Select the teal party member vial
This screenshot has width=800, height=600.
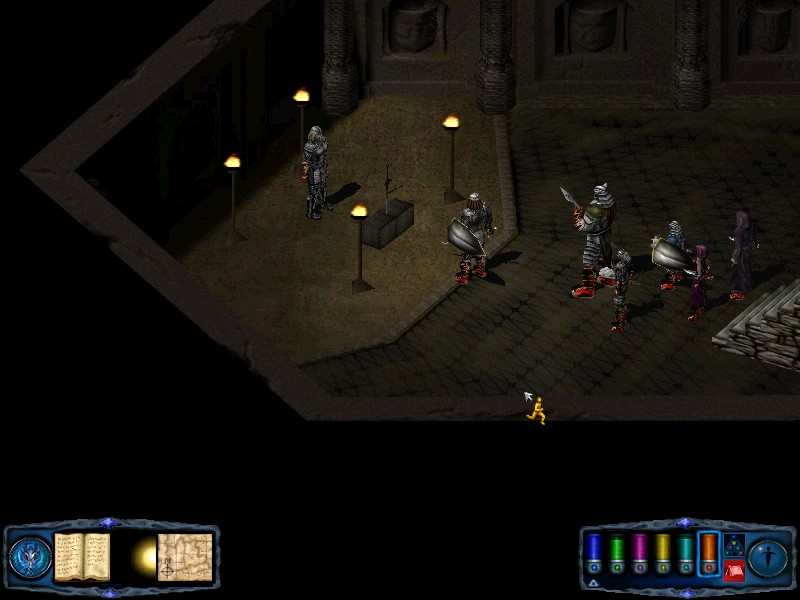(685, 553)
